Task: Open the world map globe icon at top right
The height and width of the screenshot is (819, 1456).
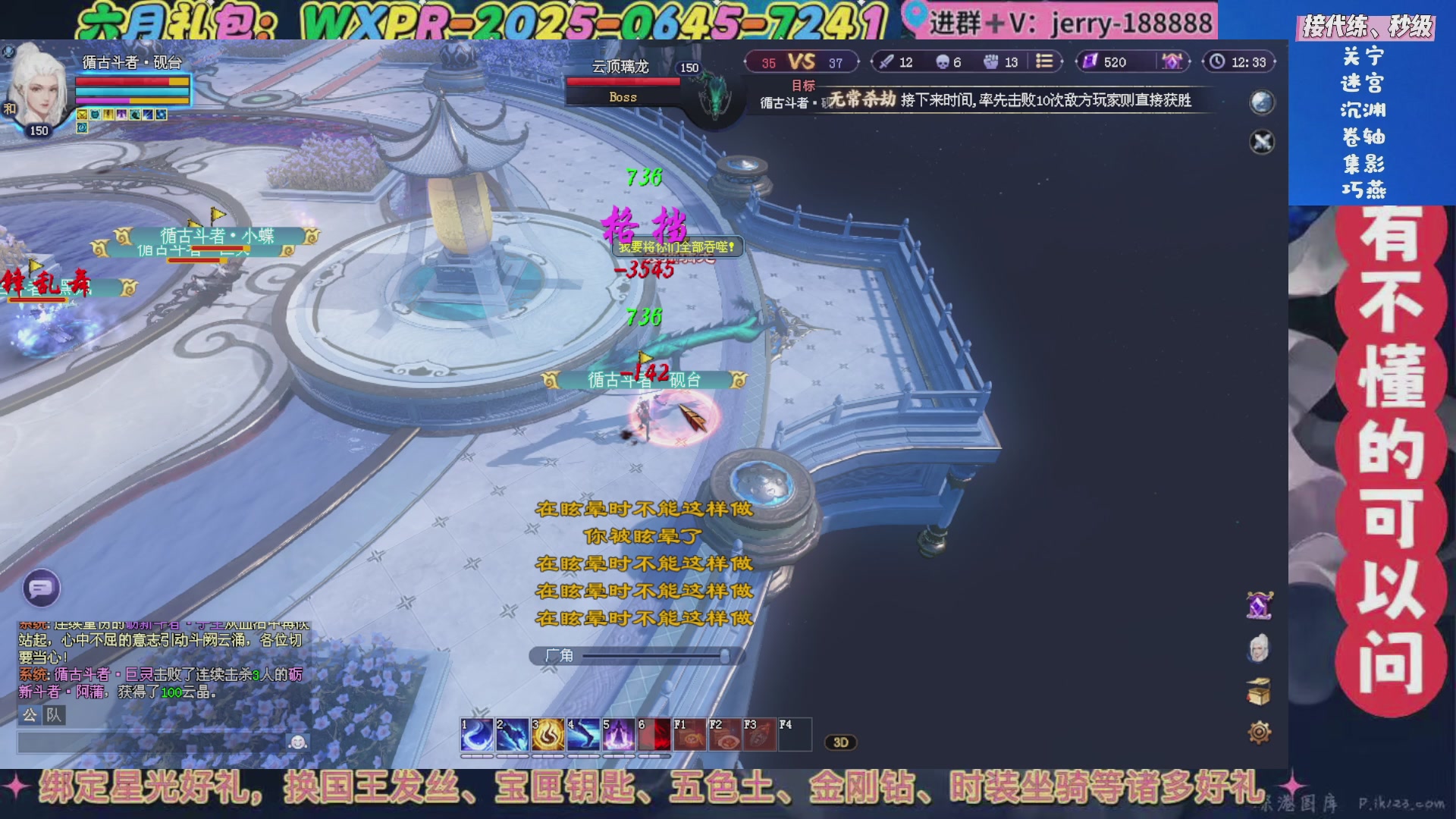Action: (1261, 102)
